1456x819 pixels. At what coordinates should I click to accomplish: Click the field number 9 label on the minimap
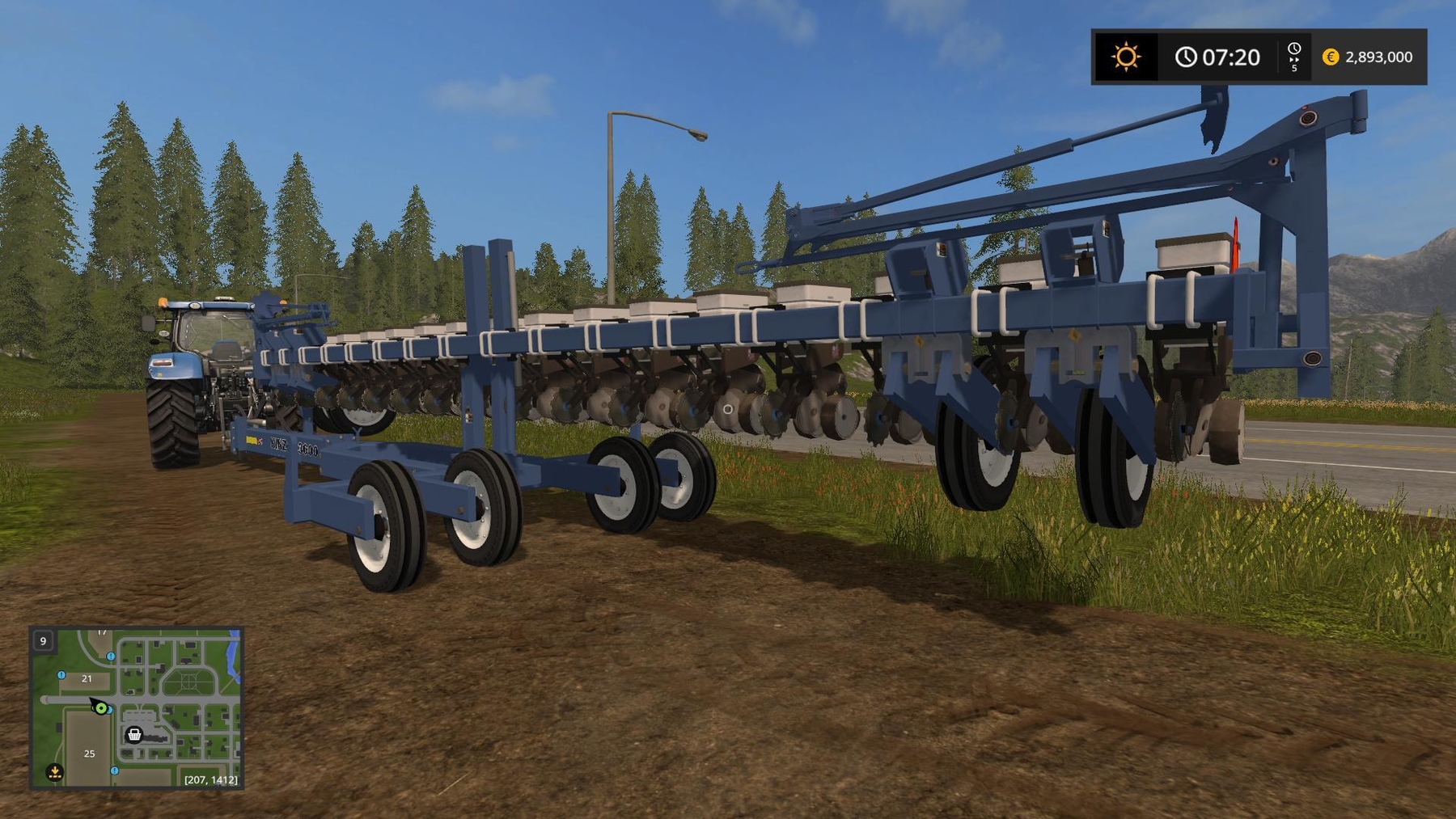[43, 641]
